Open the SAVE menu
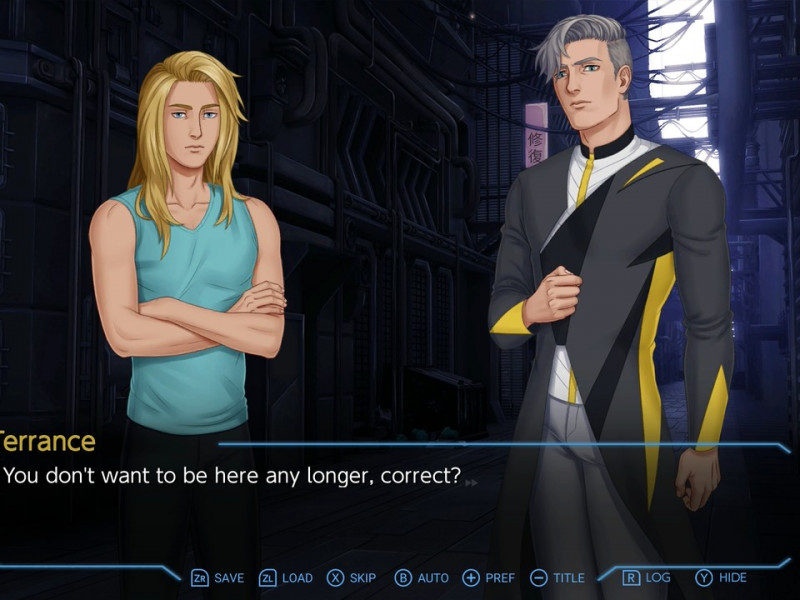The width and height of the screenshot is (800, 600). tap(217, 578)
